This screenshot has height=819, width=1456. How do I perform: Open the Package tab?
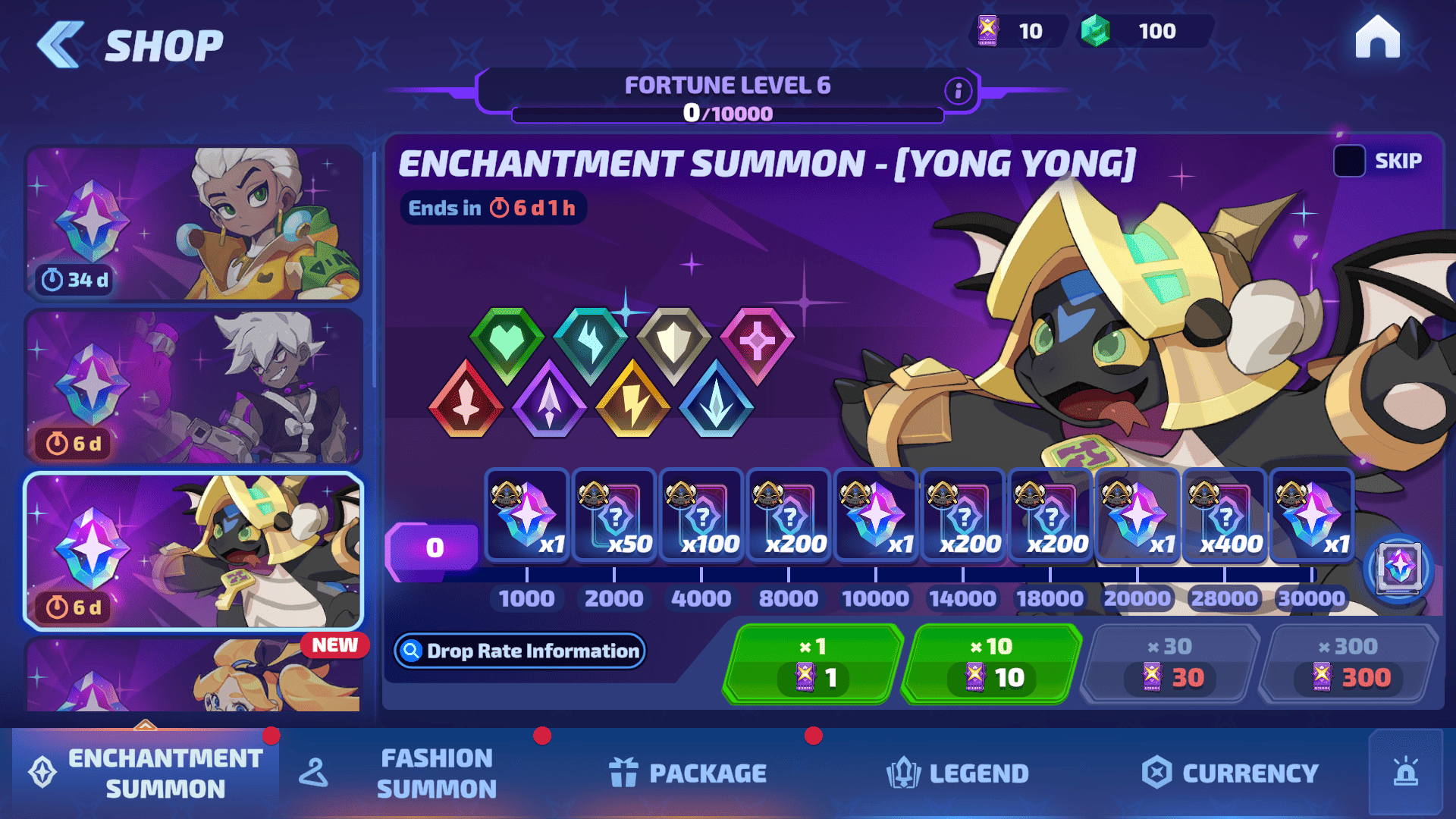coord(689,773)
